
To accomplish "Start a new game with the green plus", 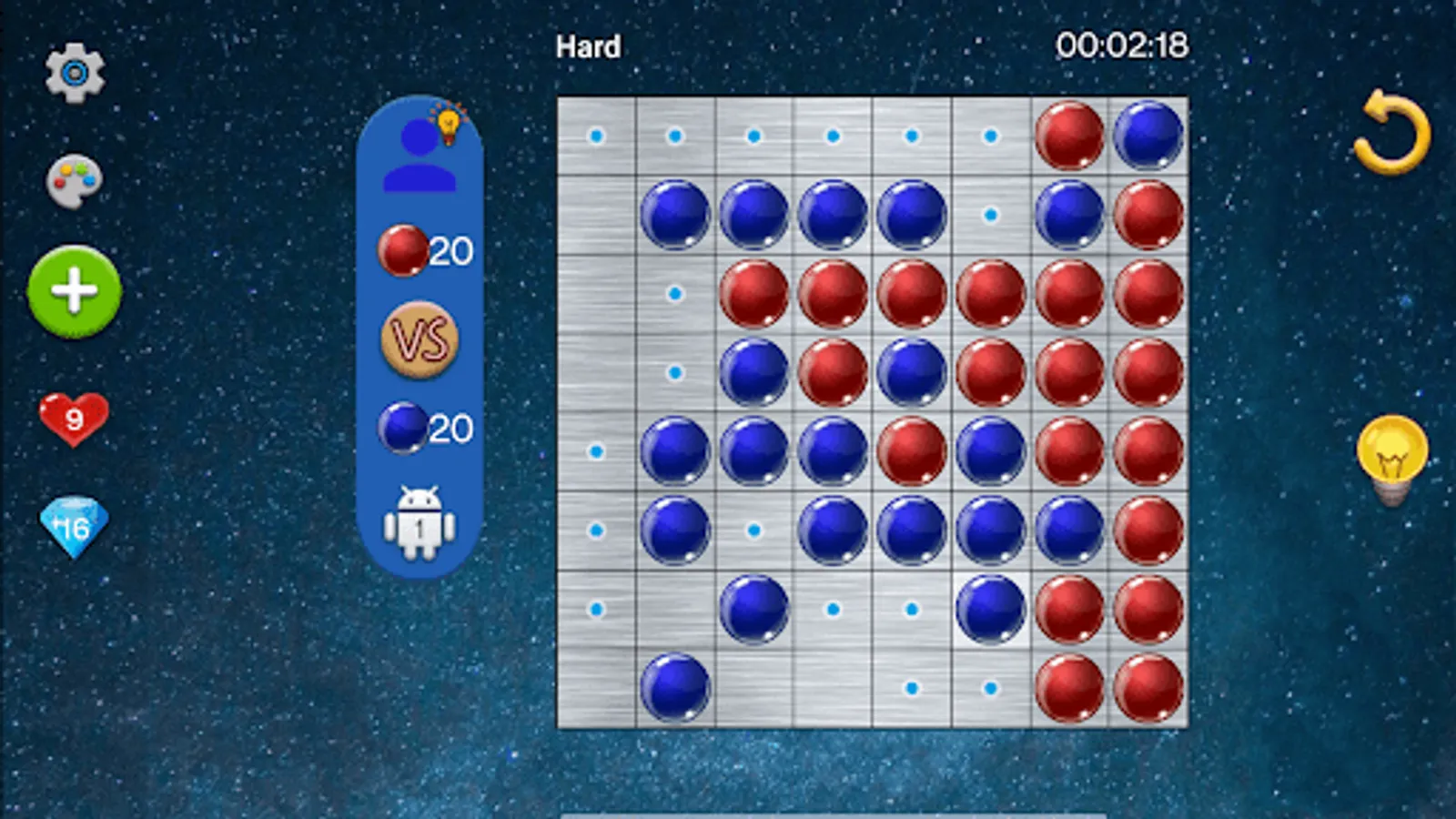I will (75, 293).
